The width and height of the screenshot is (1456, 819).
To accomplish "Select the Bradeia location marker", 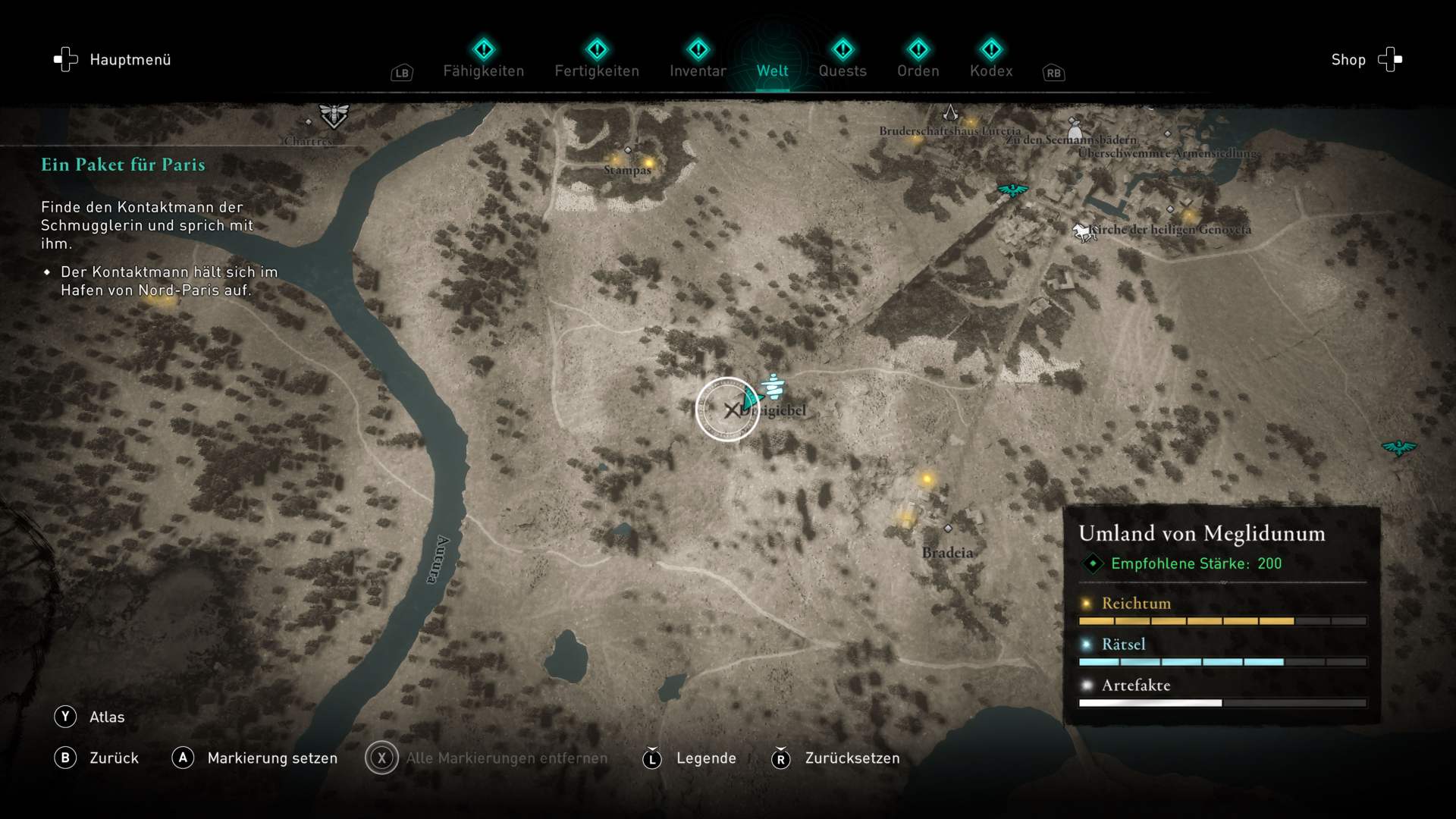I will 948,529.
